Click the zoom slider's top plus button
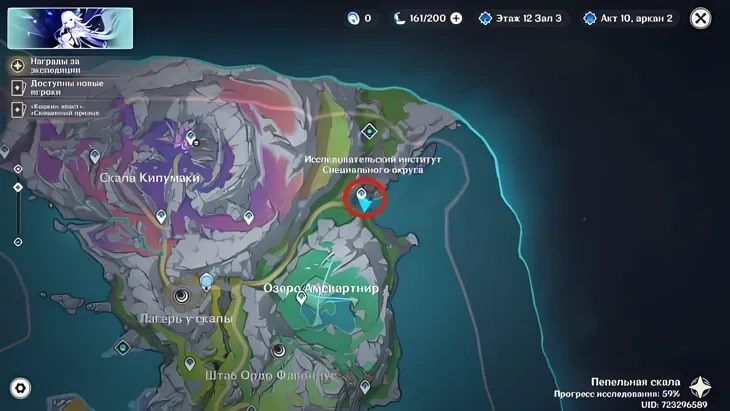 pyautogui.click(x=17, y=166)
